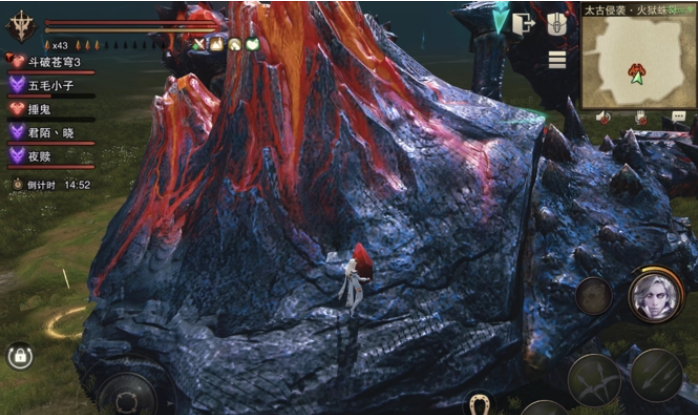Tap the character face portrait skill button
Viewport: 698px width, 415px height.
coord(655,296)
